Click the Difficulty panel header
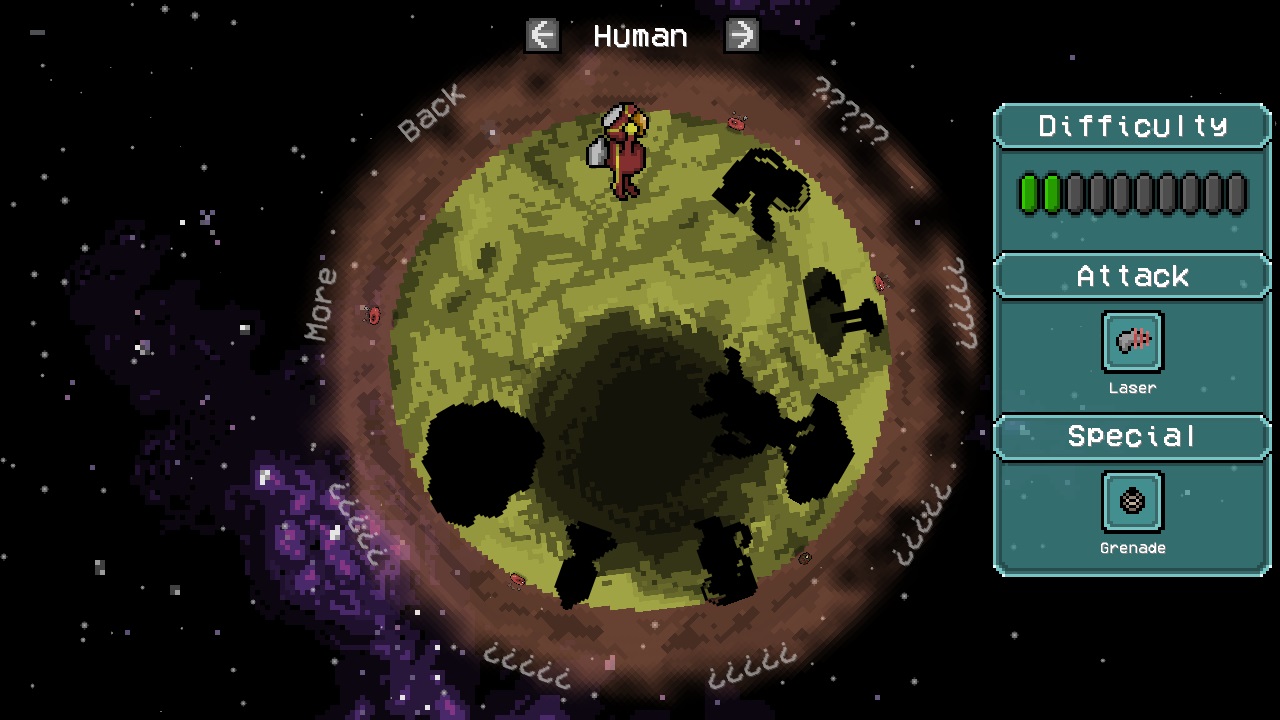Screen dimensions: 1280x720 coord(1132,126)
